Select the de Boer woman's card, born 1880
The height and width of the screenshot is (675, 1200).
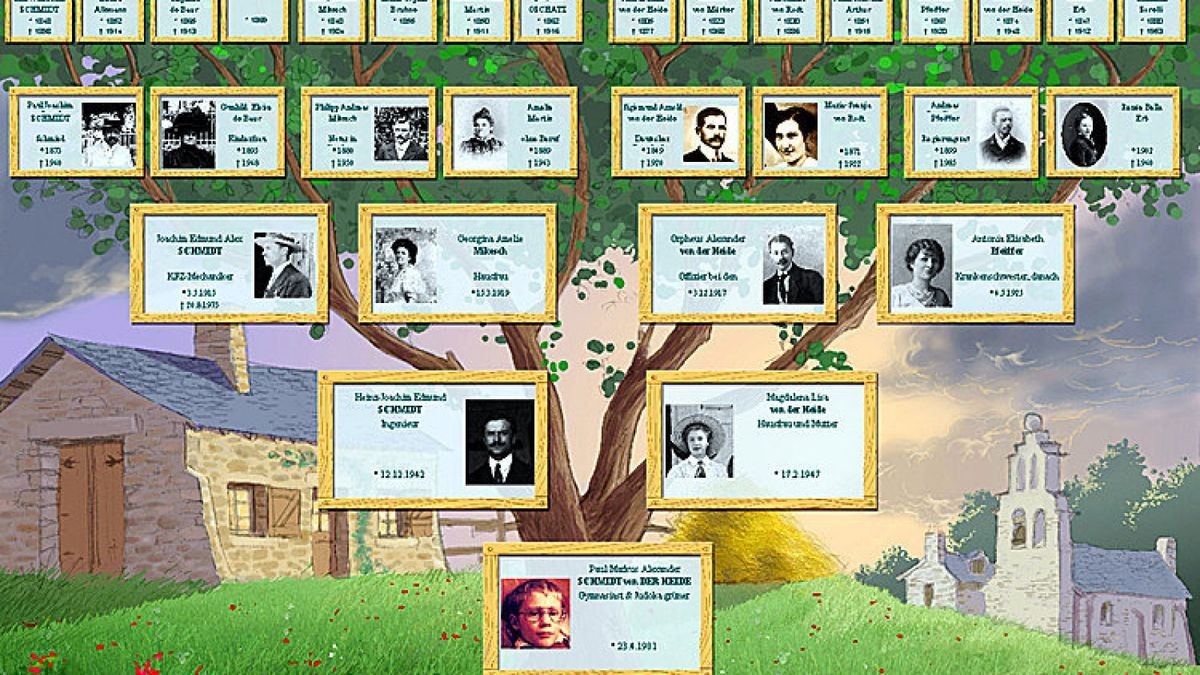218,133
